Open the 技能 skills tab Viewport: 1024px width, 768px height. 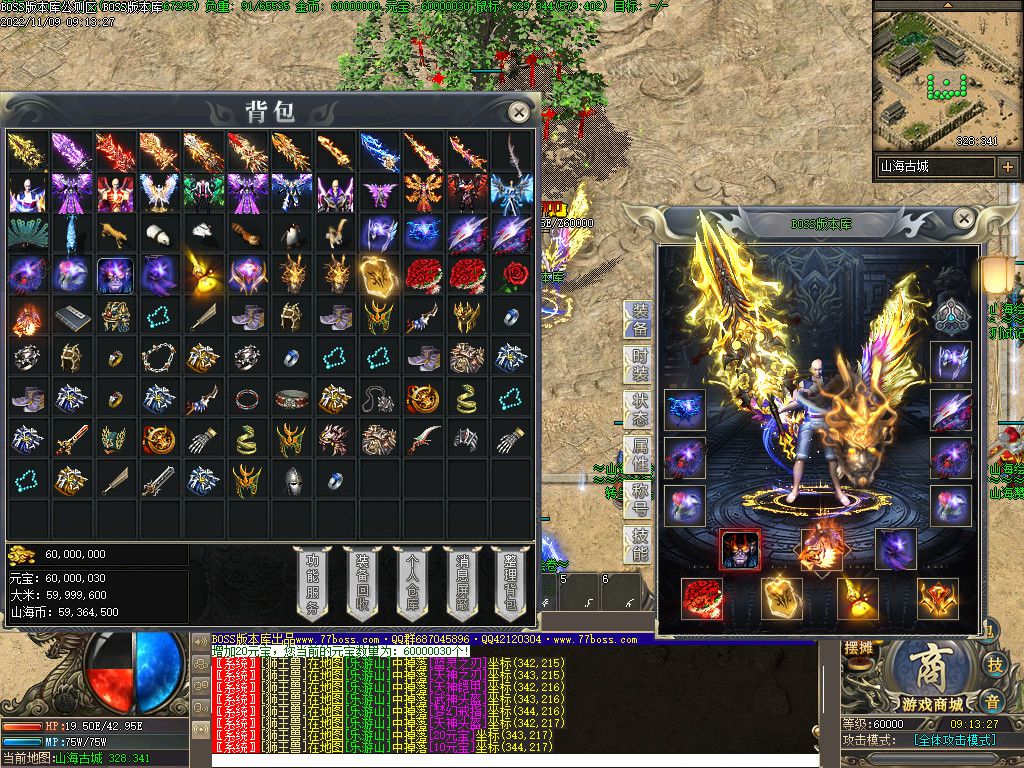pos(638,546)
